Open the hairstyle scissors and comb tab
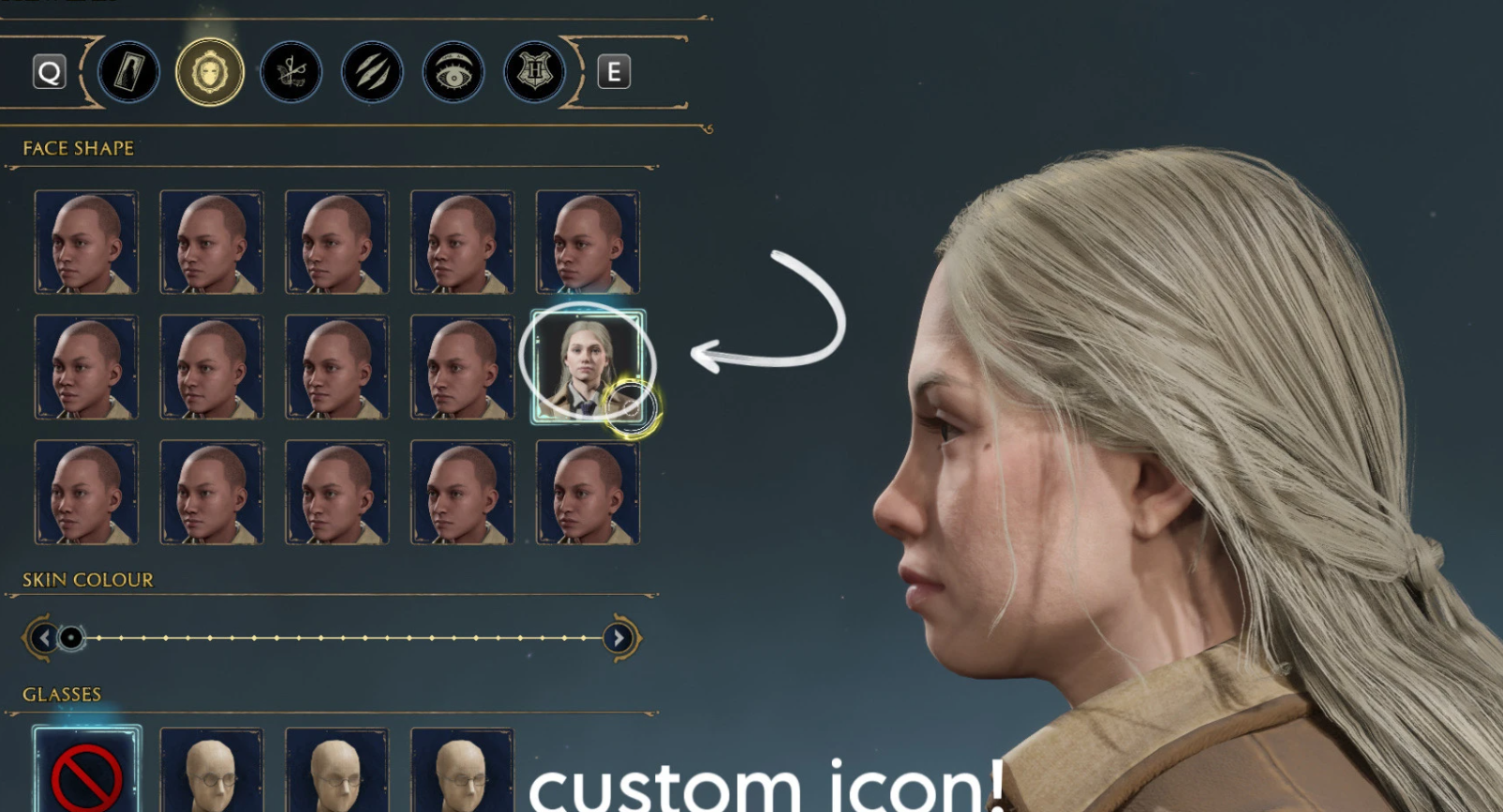 tap(291, 72)
